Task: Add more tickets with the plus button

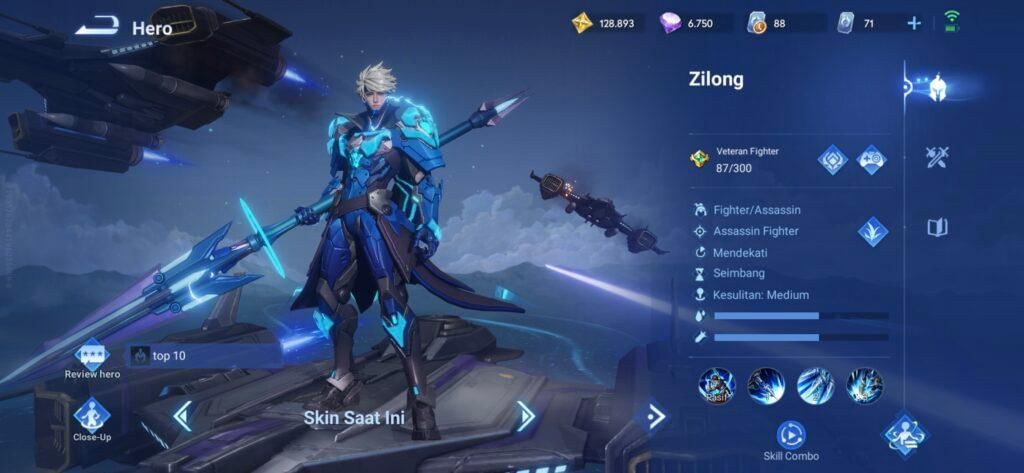Action: coord(914,23)
